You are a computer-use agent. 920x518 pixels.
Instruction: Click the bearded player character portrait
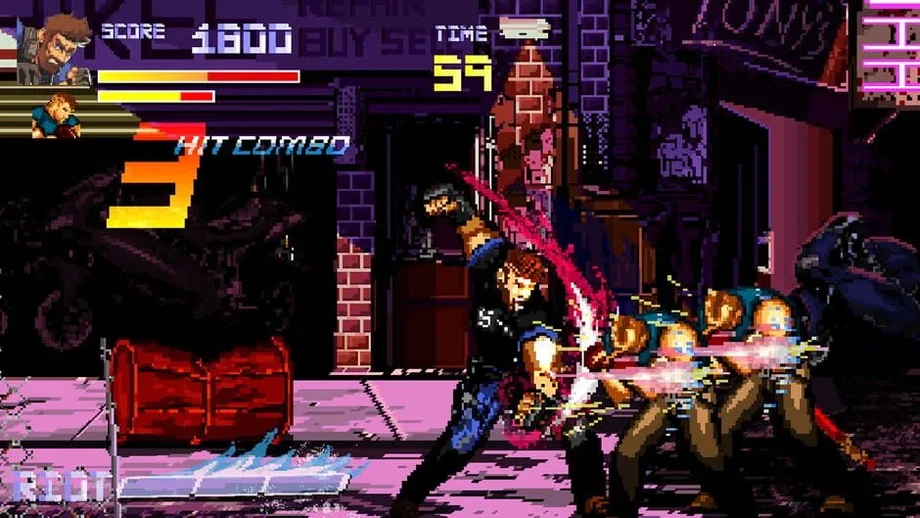click(53, 45)
